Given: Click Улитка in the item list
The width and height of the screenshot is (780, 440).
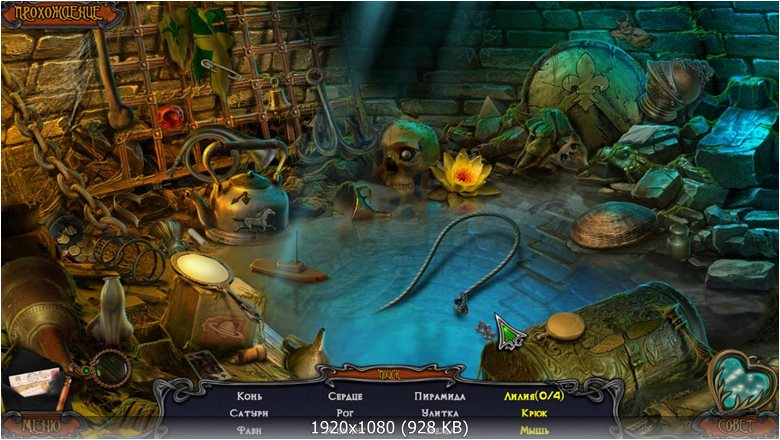Looking at the screenshot, I should (x=440, y=412).
